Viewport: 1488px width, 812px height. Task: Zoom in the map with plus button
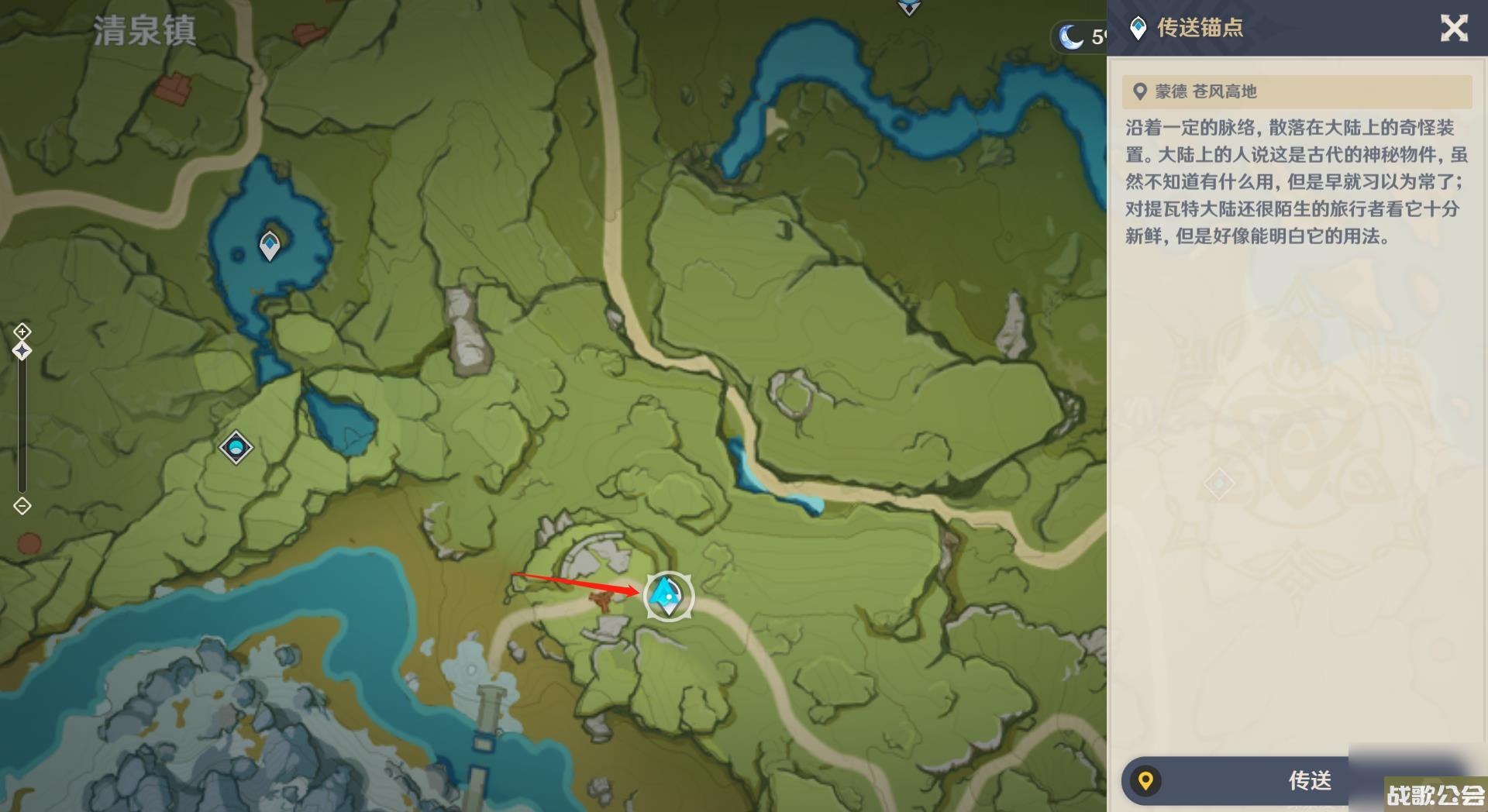(22, 332)
